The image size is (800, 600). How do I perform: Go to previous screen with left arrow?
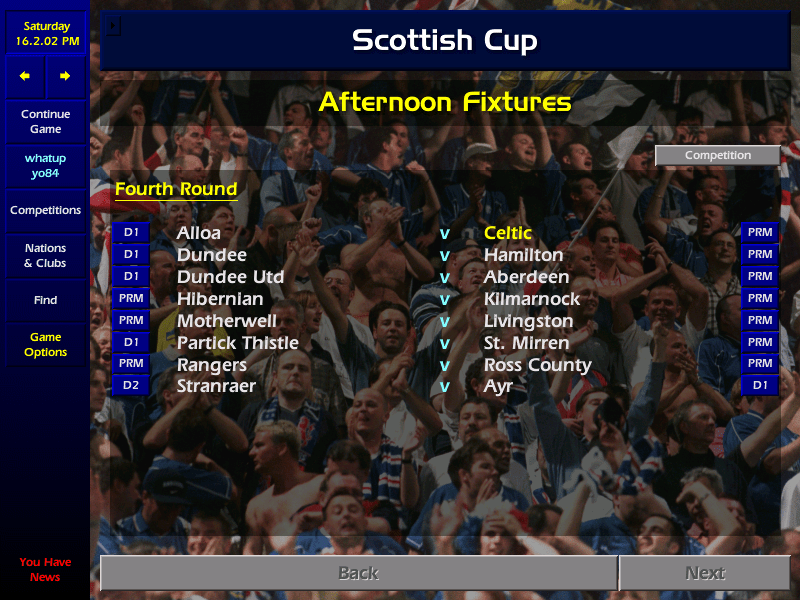tap(25, 76)
